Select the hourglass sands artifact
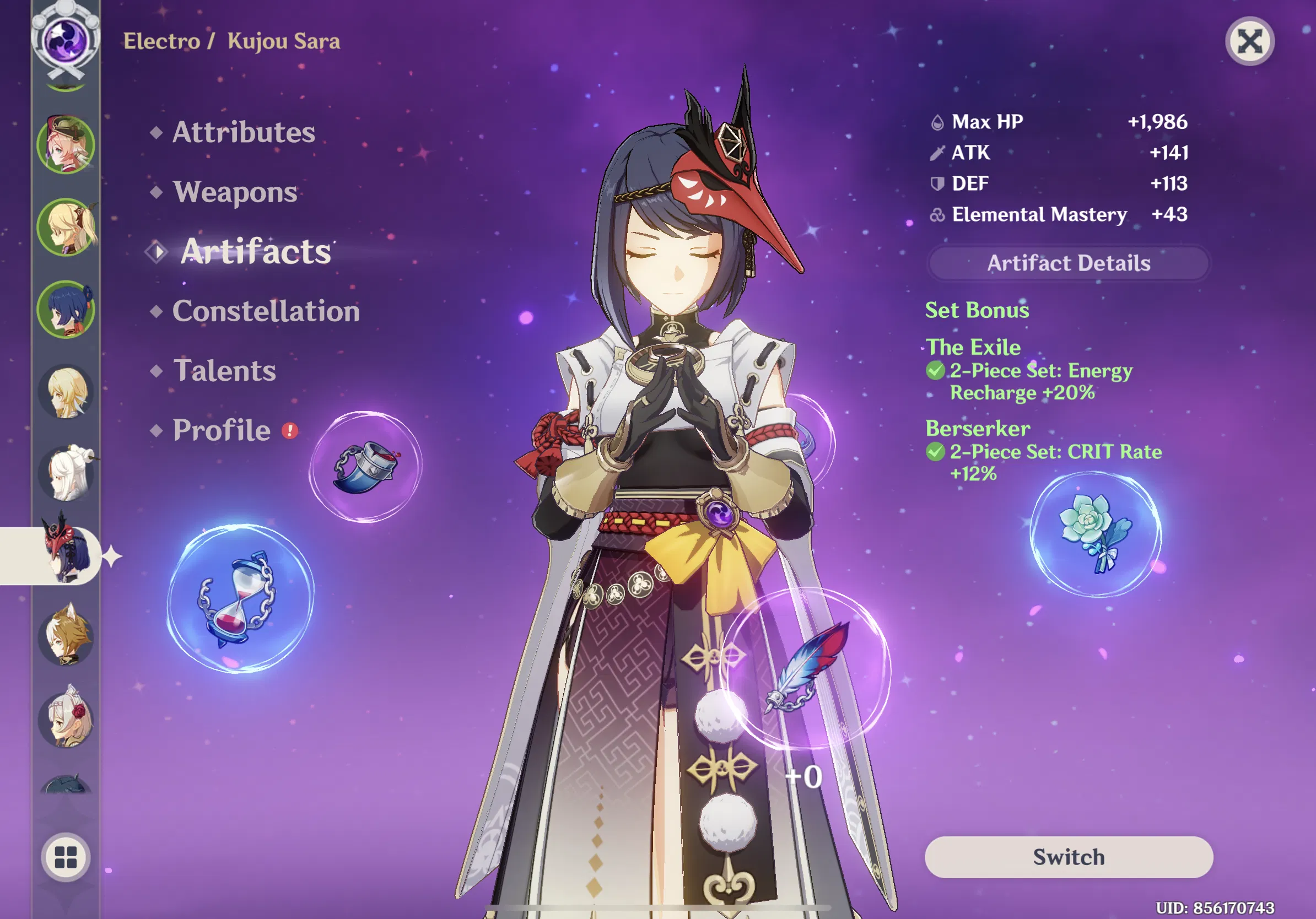Image resolution: width=1316 pixels, height=919 pixels. (x=240, y=598)
